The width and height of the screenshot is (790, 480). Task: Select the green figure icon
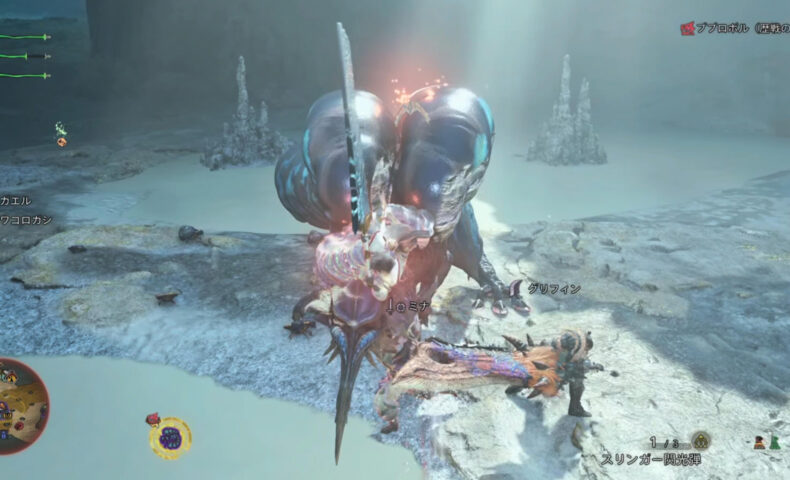click(775, 442)
